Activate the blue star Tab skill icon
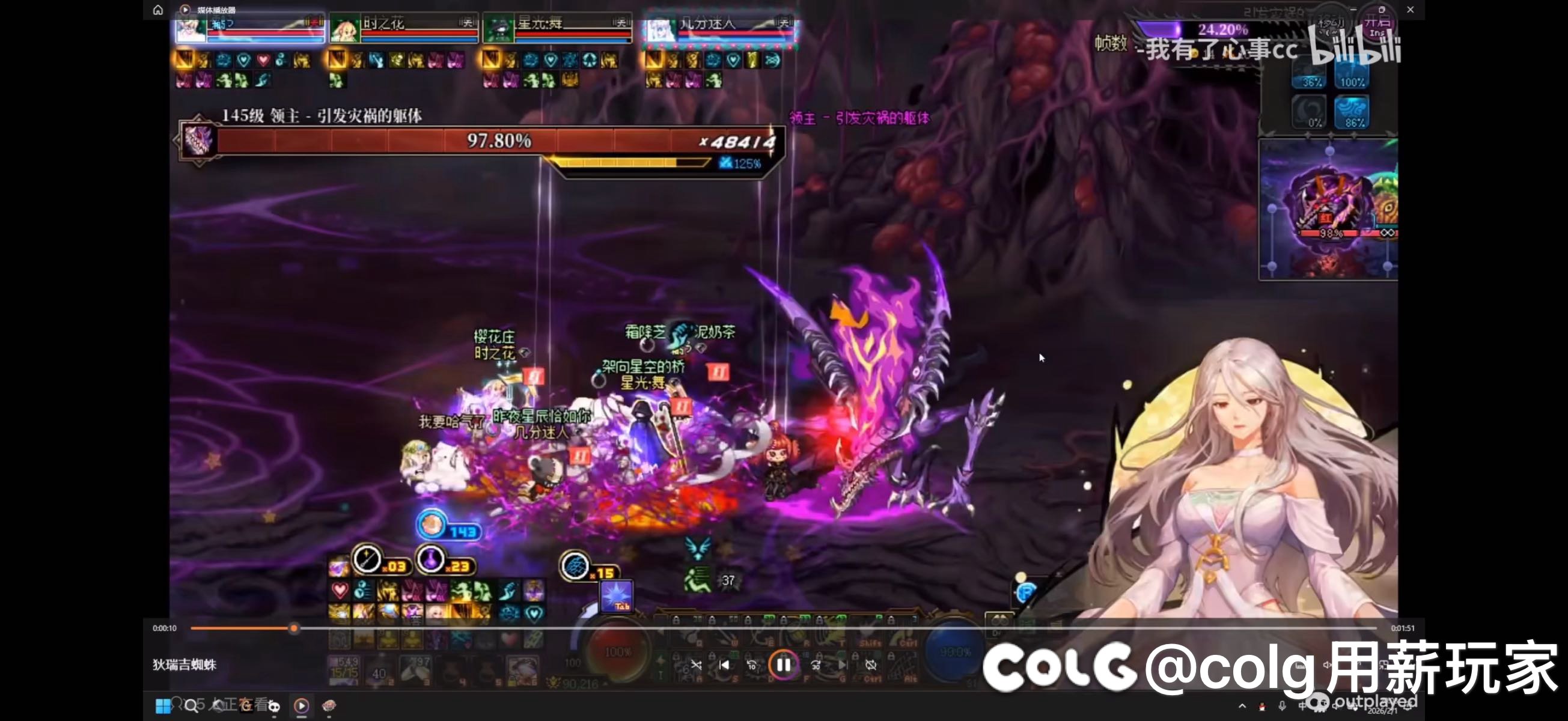 pos(617,595)
